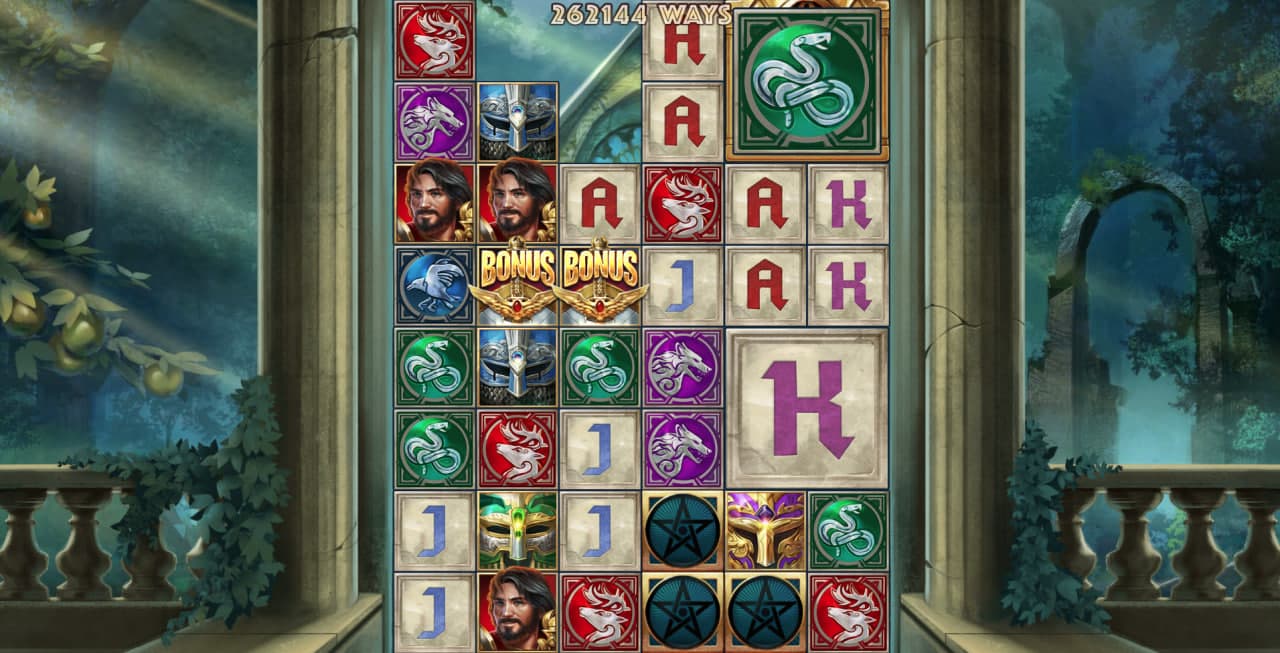Click the oversized purple K tile
This screenshot has height=653, width=1280.
[806, 408]
